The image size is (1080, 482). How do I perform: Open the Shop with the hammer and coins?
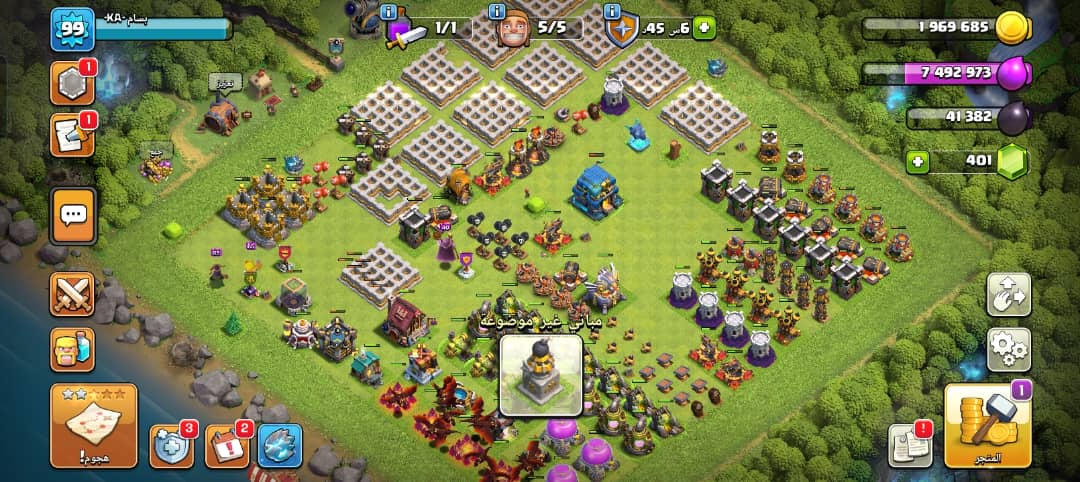tap(988, 425)
